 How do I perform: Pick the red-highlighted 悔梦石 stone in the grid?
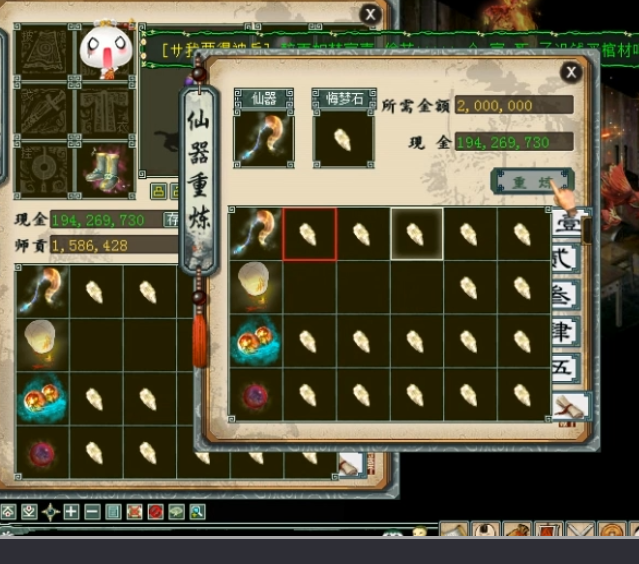point(309,234)
